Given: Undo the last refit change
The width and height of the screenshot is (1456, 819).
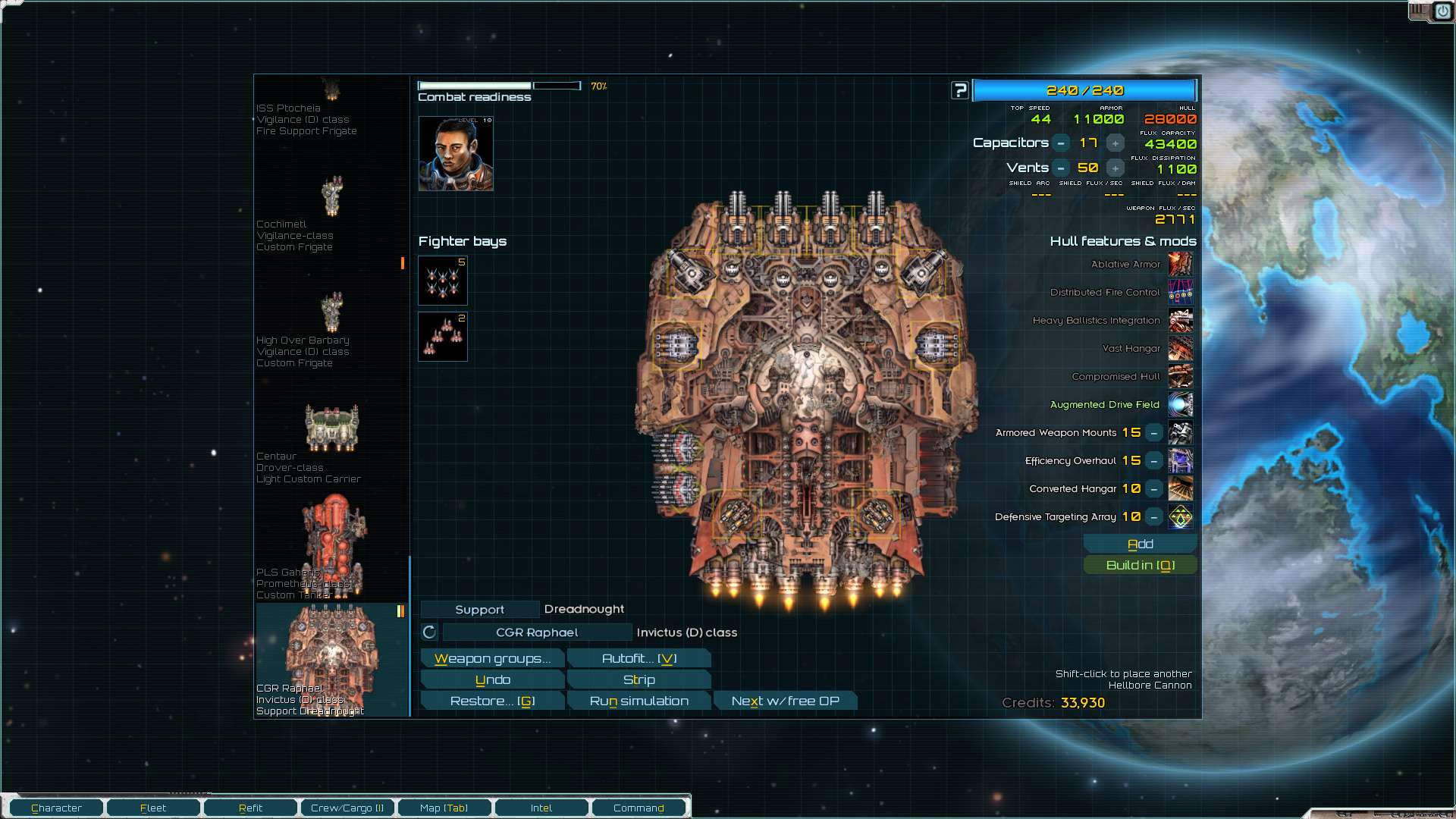Looking at the screenshot, I should tap(492, 680).
